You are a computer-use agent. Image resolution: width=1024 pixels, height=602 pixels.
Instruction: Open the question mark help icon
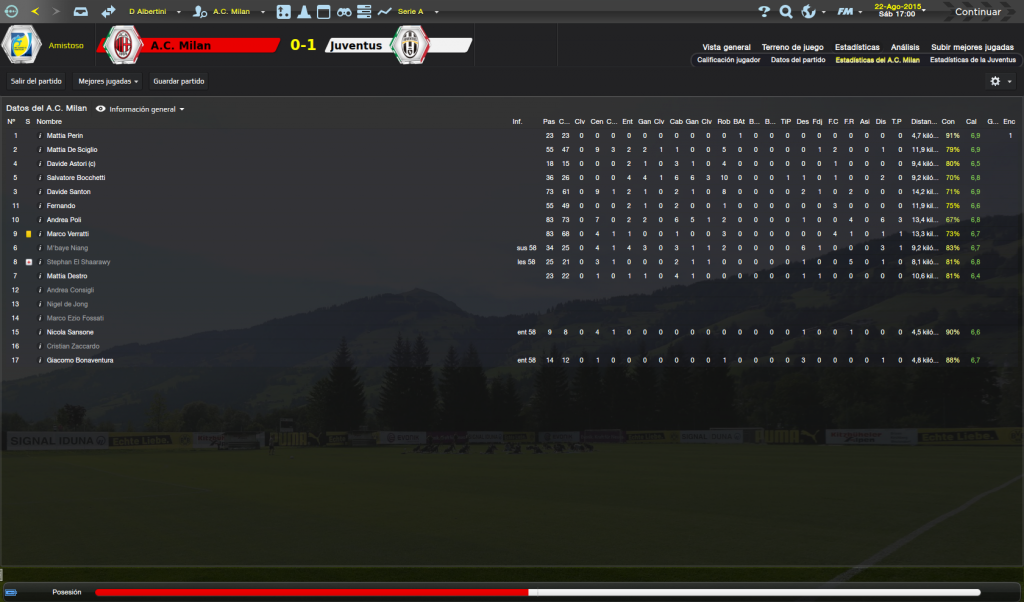(764, 12)
